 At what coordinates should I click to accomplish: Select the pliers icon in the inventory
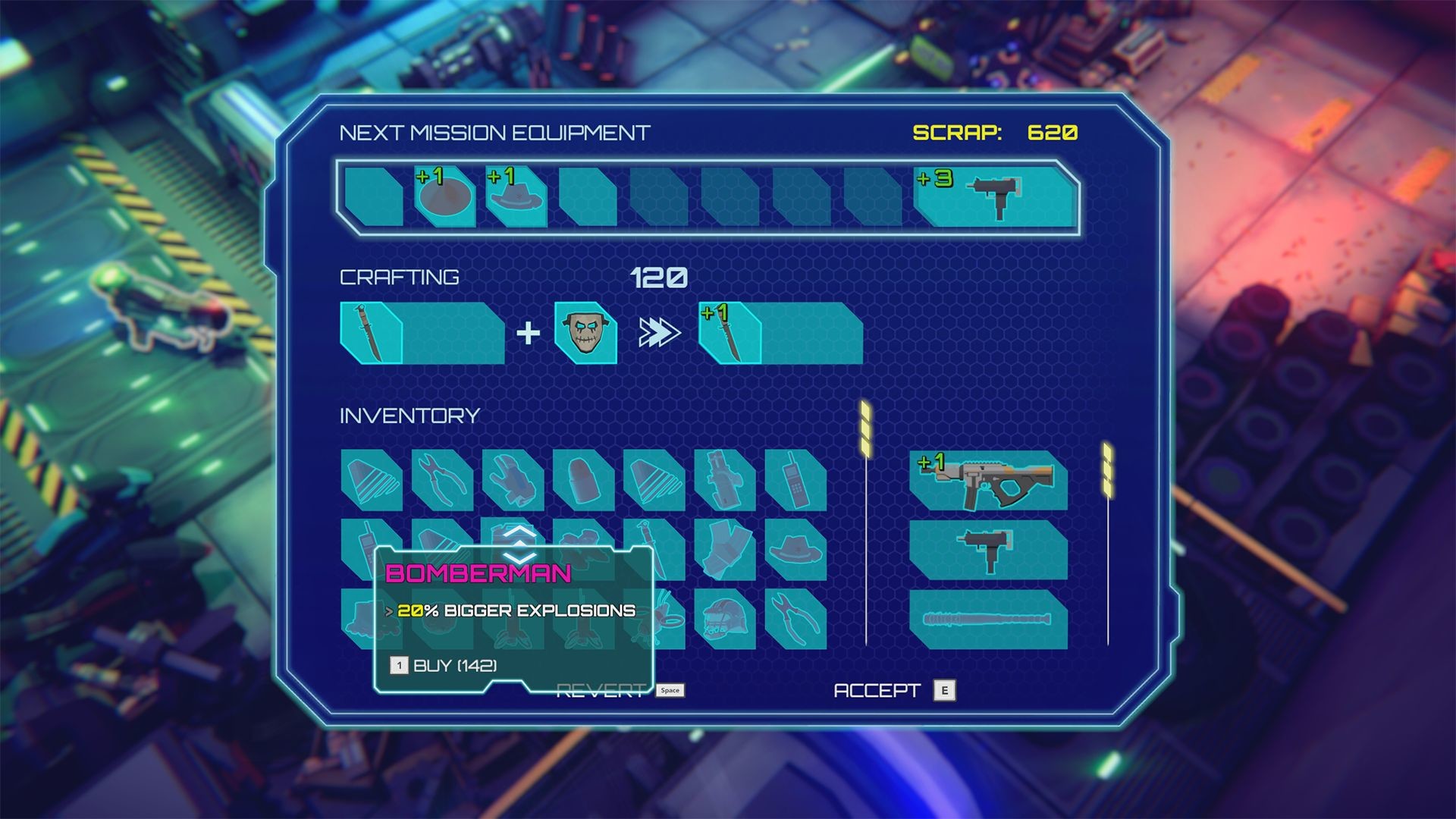click(x=443, y=479)
